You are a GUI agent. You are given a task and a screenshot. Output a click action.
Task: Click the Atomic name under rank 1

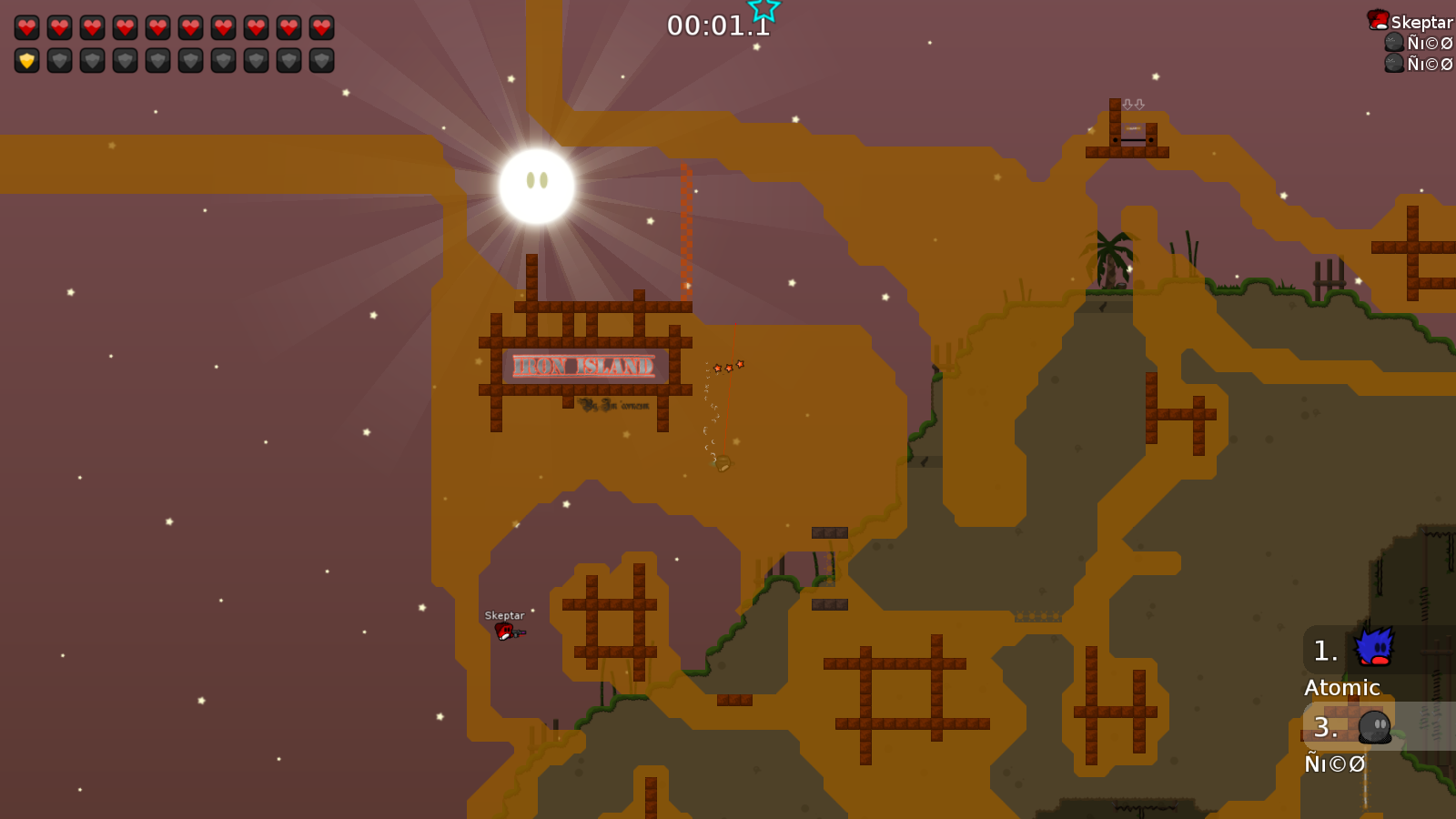tap(1342, 688)
